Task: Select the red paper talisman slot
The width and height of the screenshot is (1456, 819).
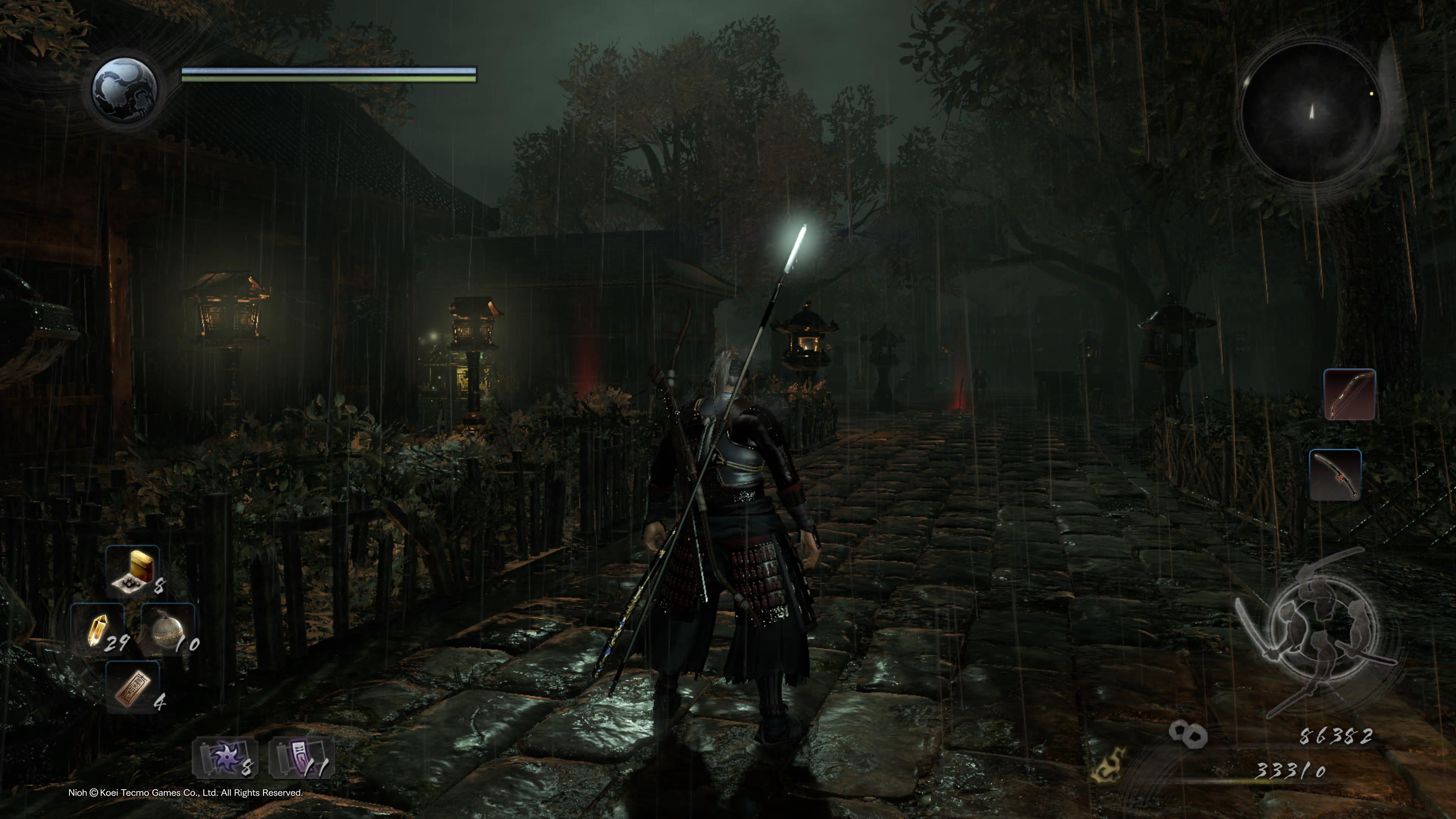Action: point(133,687)
